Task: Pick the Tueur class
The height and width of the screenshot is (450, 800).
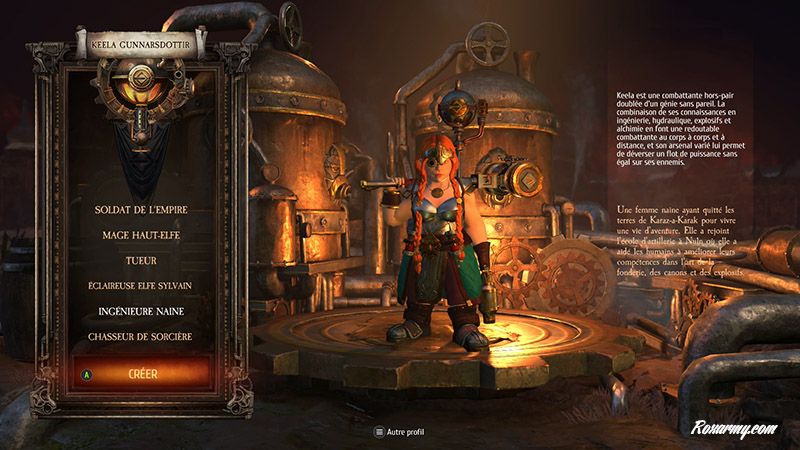Action: click(139, 260)
